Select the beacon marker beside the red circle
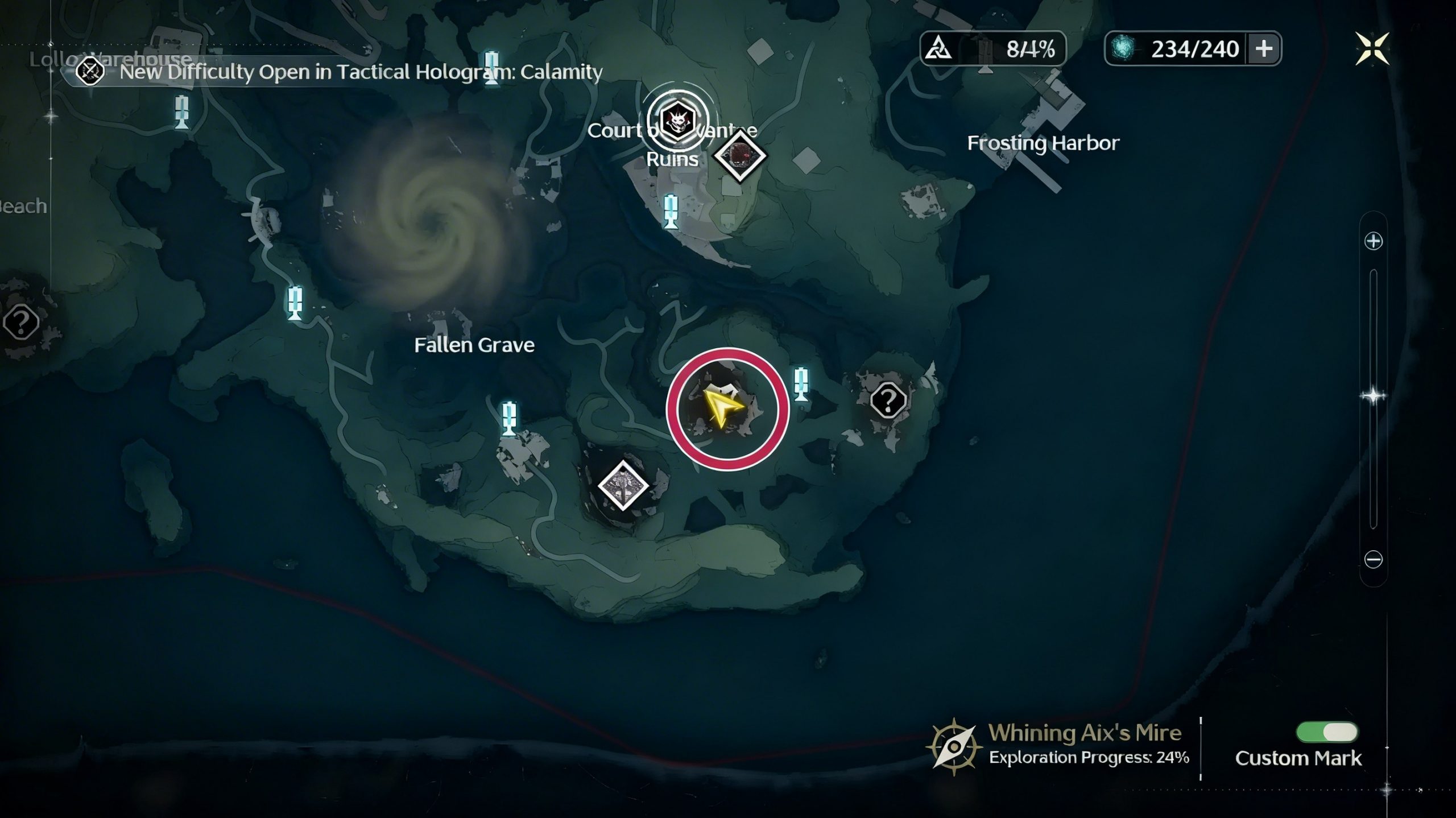Image resolution: width=1456 pixels, height=818 pixels. [x=801, y=384]
